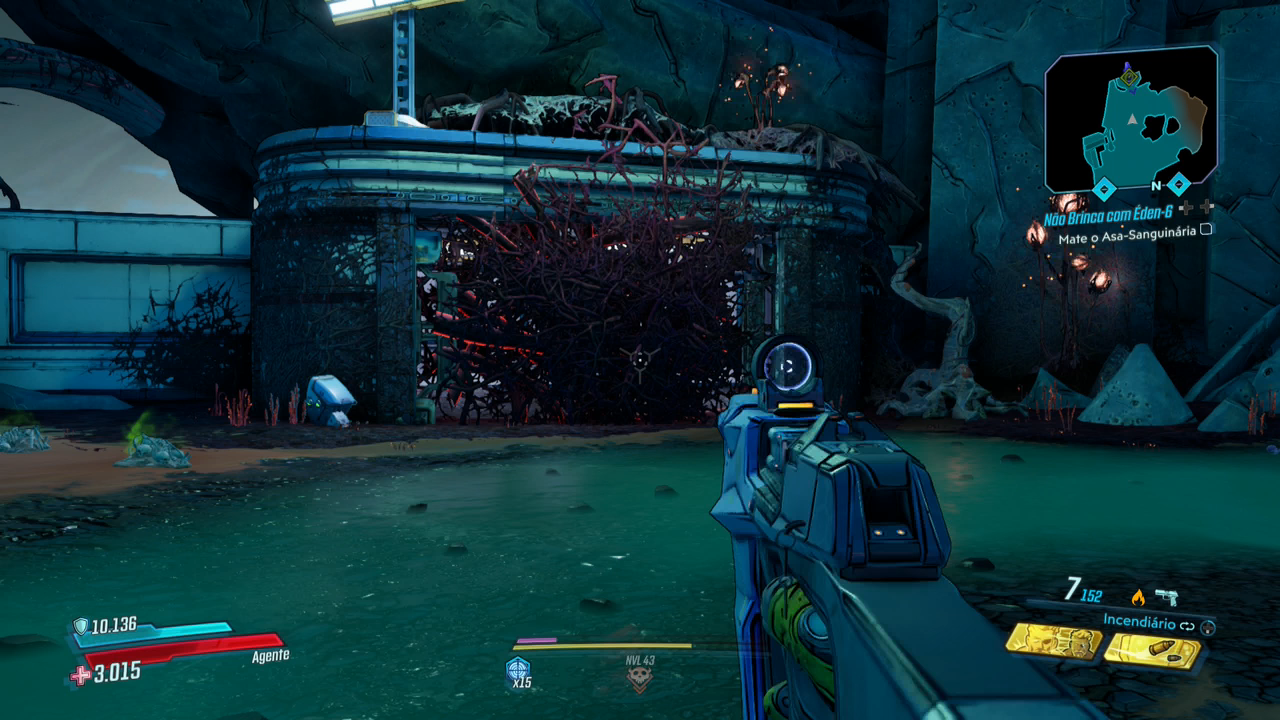Choose the gold bullet ammo card
The width and height of the screenshot is (1280, 720).
[1152, 651]
